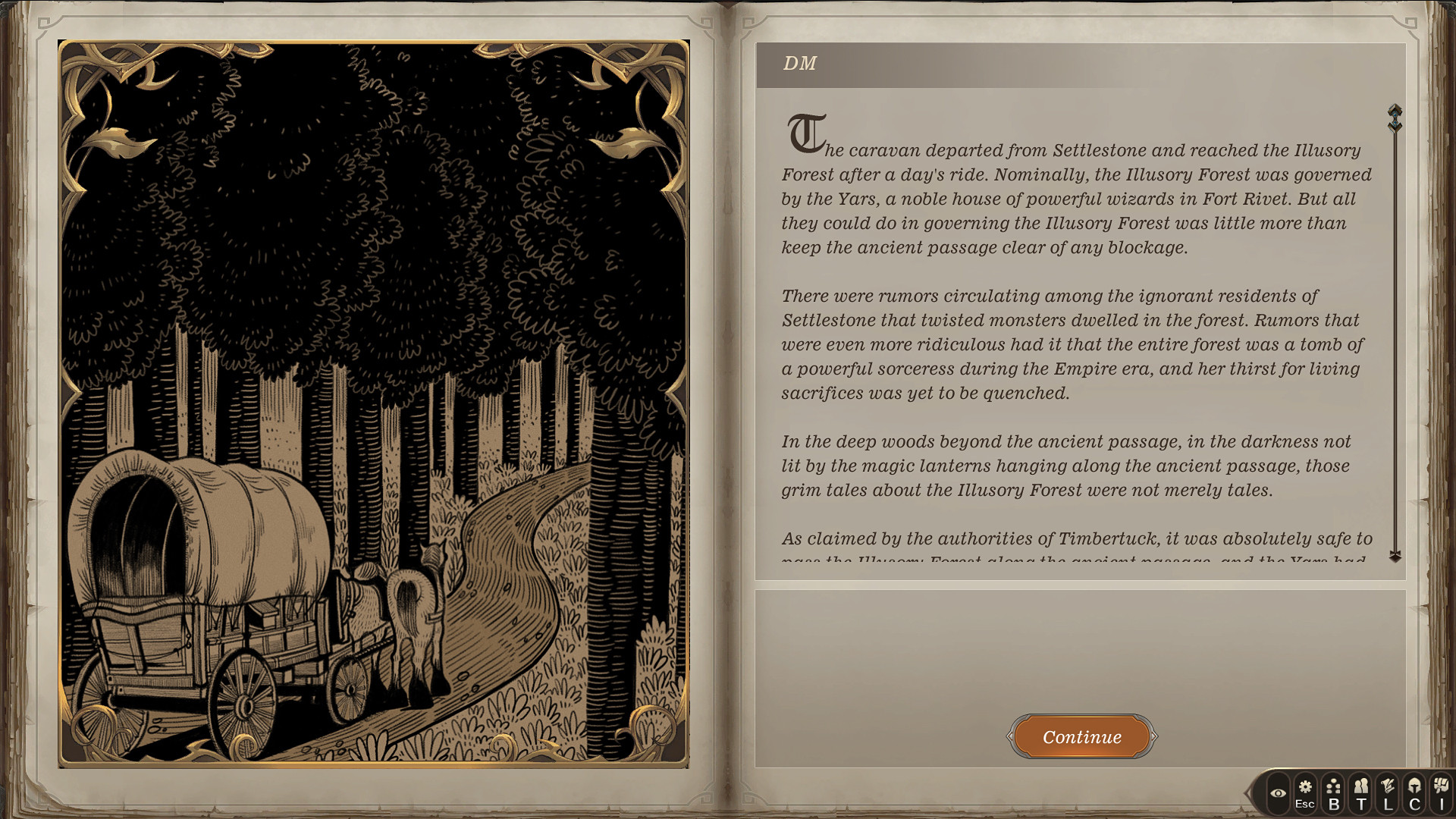The width and height of the screenshot is (1456, 819).
Task: Open the letters log with the L scroll icon
Action: tap(1389, 791)
